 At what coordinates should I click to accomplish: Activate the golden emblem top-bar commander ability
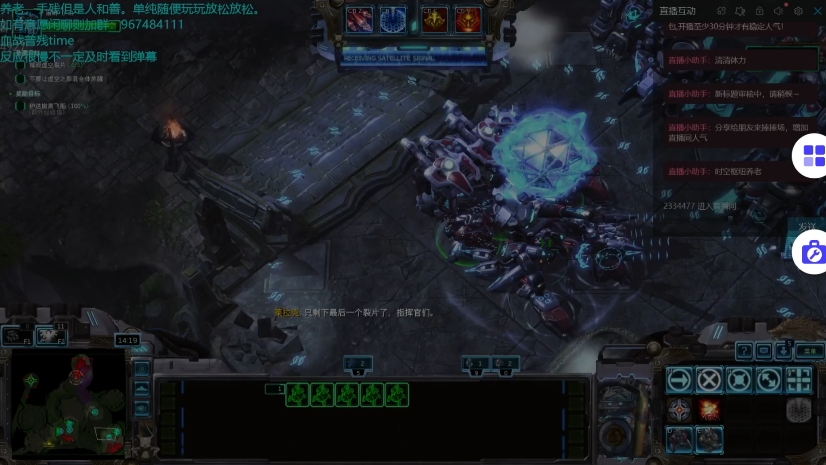434,18
